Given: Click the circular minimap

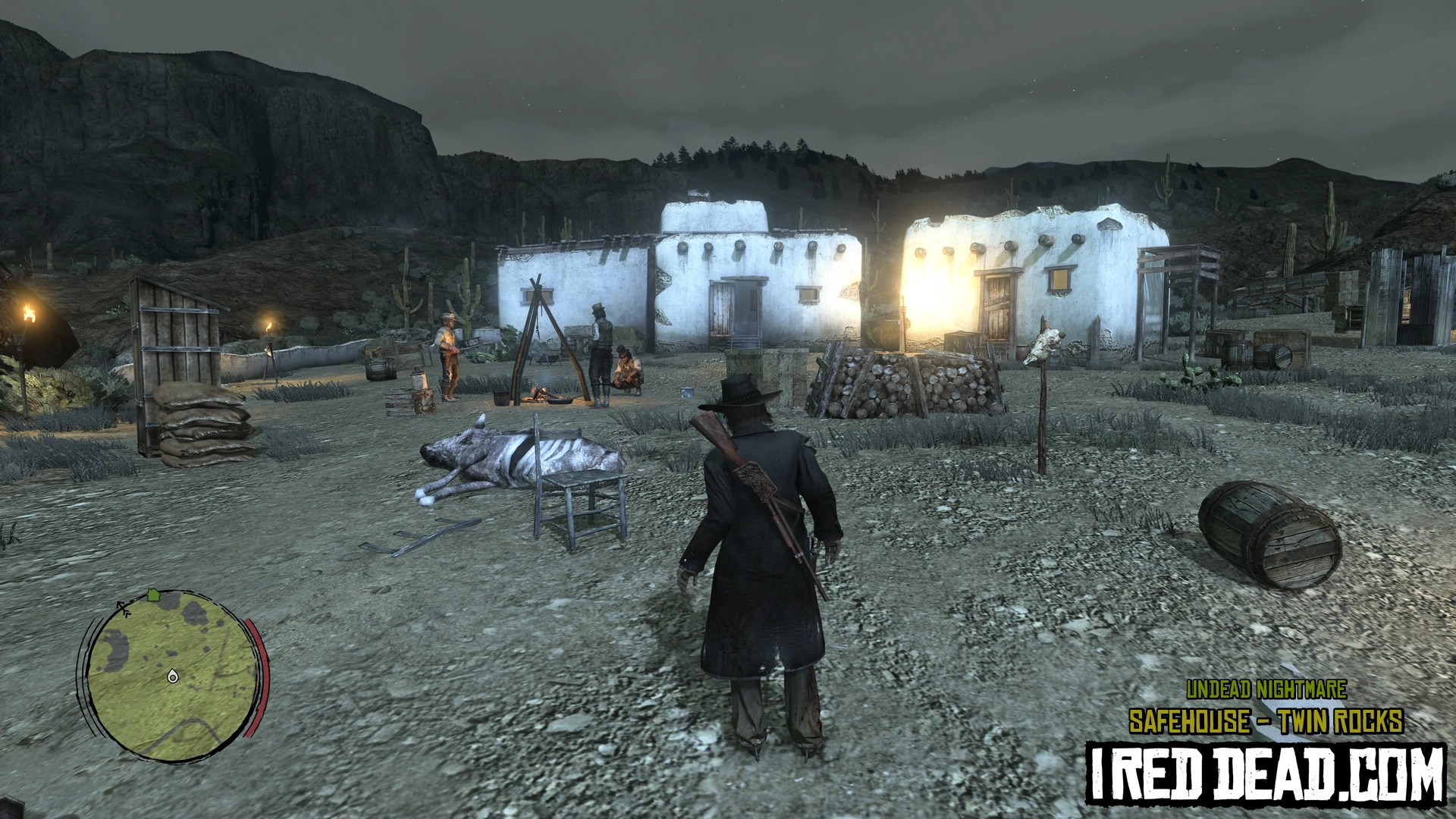Looking at the screenshot, I should pyautogui.click(x=171, y=674).
